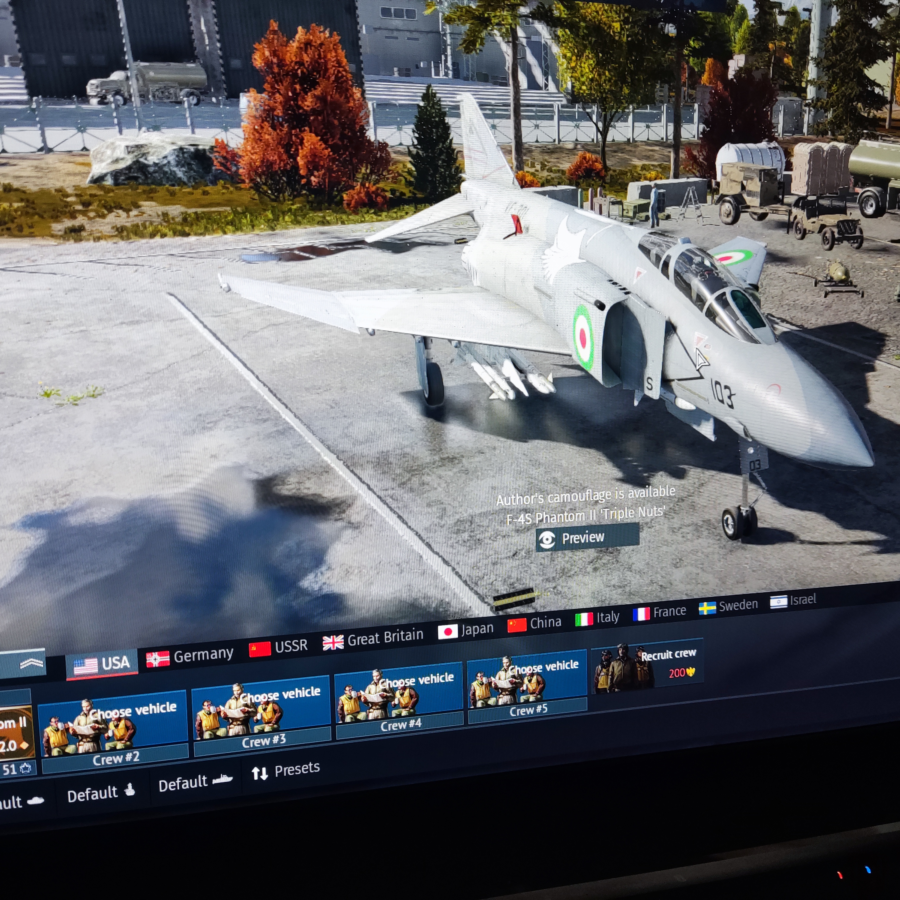The image size is (900, 900).
Task: Open the Default ship preset selector
Action: coord(196,783)
